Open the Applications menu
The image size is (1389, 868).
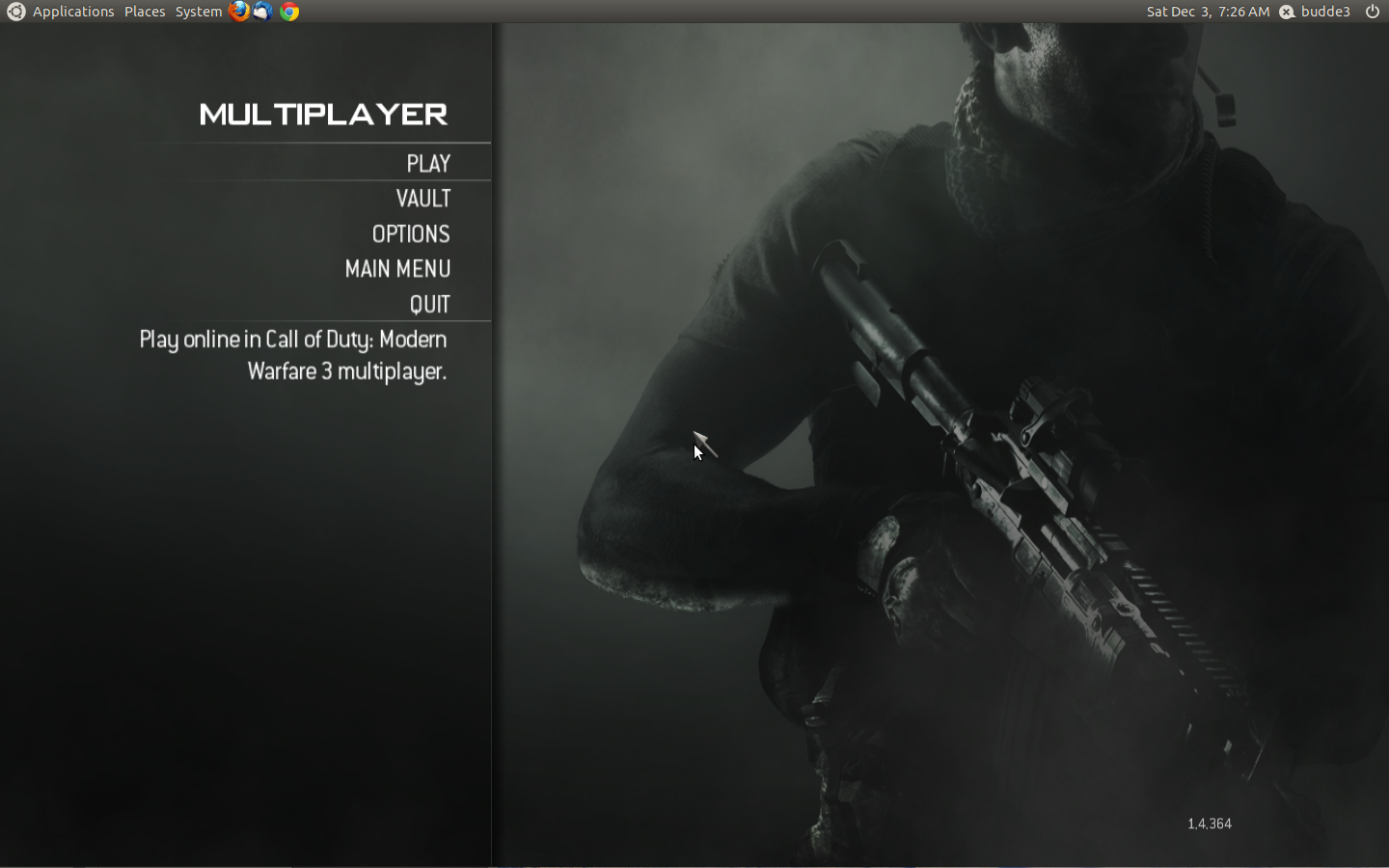(x=72, y=11)
